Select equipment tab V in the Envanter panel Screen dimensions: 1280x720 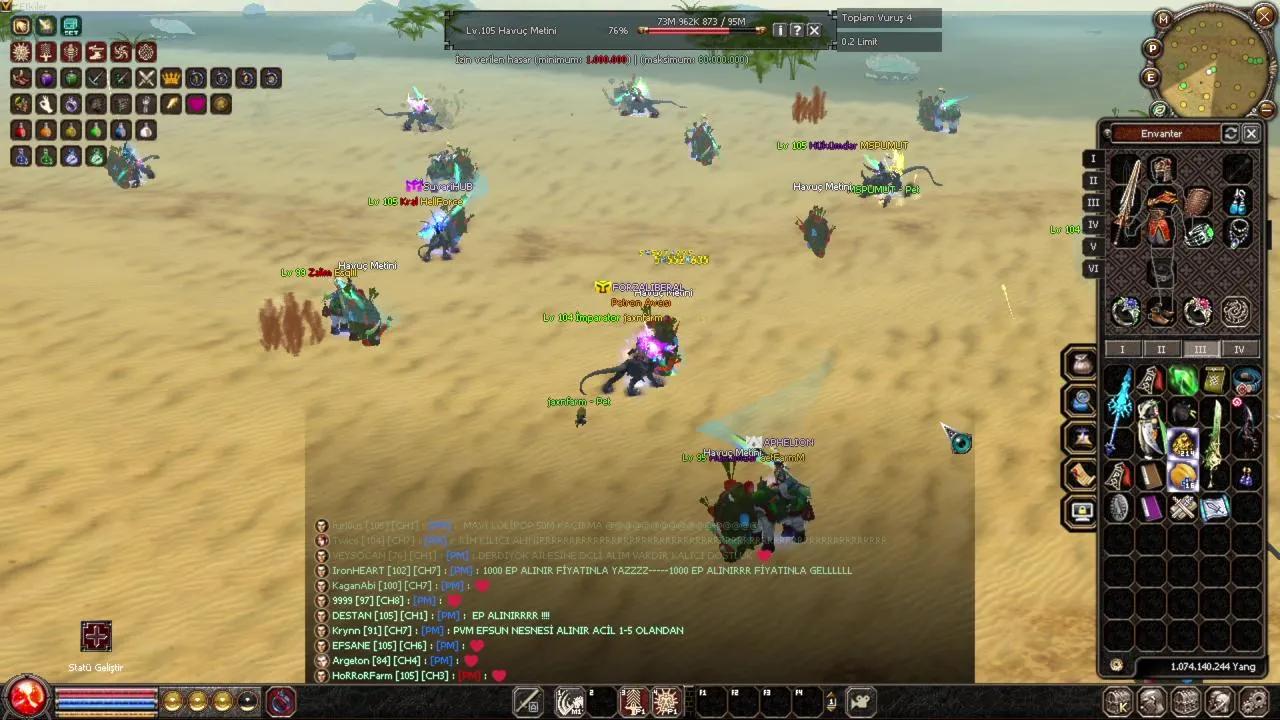click(1093, 246)
